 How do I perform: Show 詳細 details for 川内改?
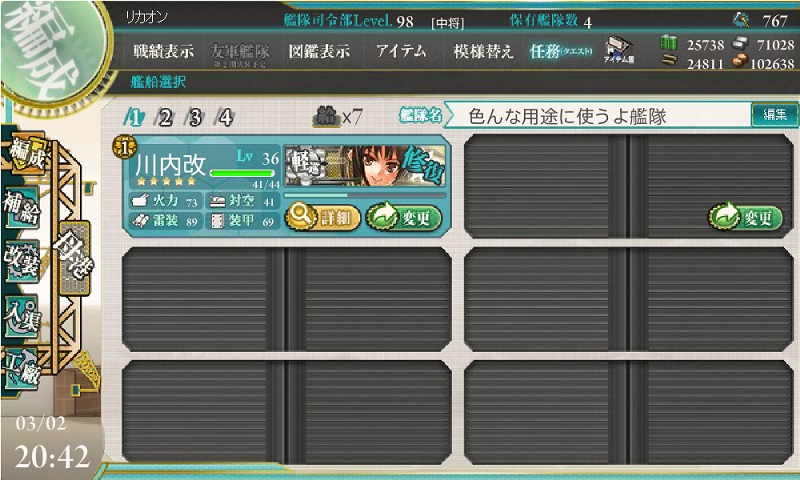pos(322,216)
